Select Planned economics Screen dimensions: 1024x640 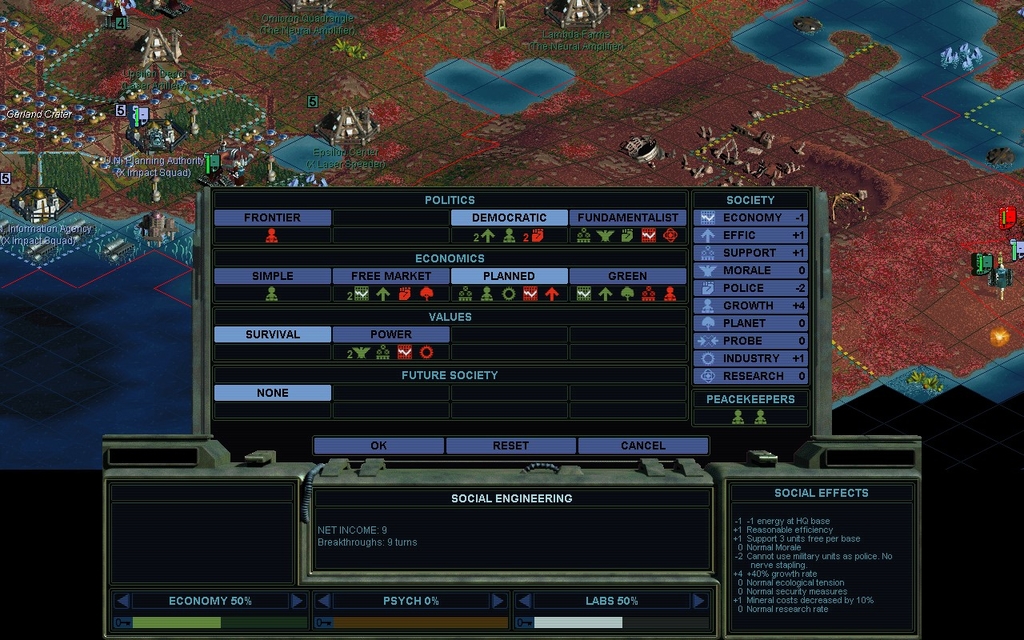point(509,276)
